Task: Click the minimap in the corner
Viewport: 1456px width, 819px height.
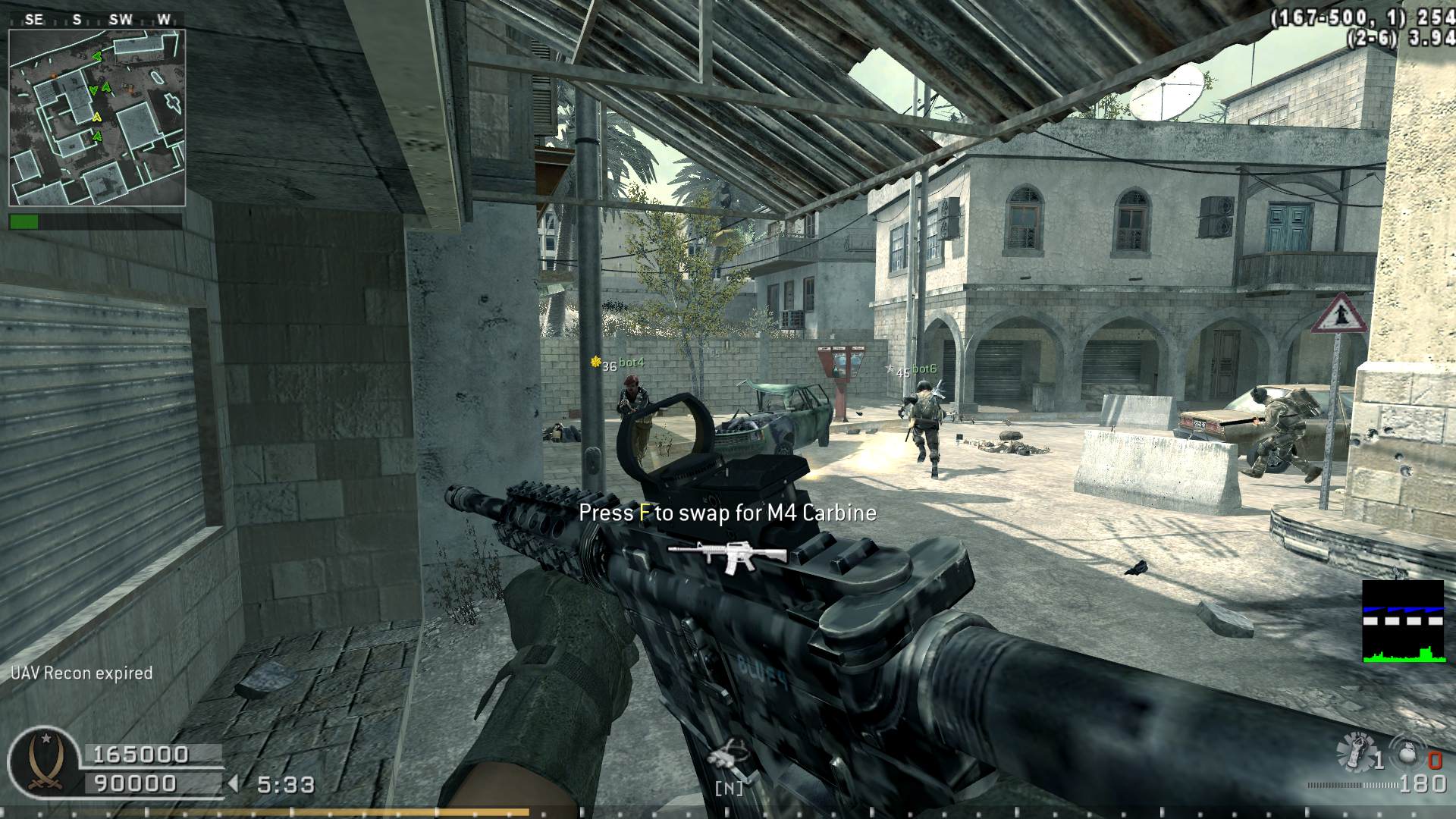Action: 97,118
